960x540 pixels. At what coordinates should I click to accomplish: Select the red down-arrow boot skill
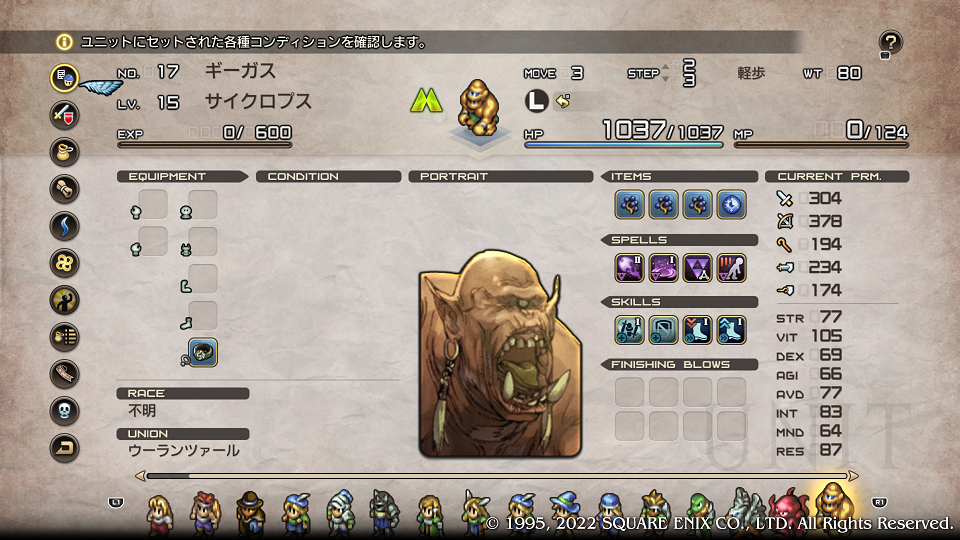pyautogui.click(x=697, y=330)
